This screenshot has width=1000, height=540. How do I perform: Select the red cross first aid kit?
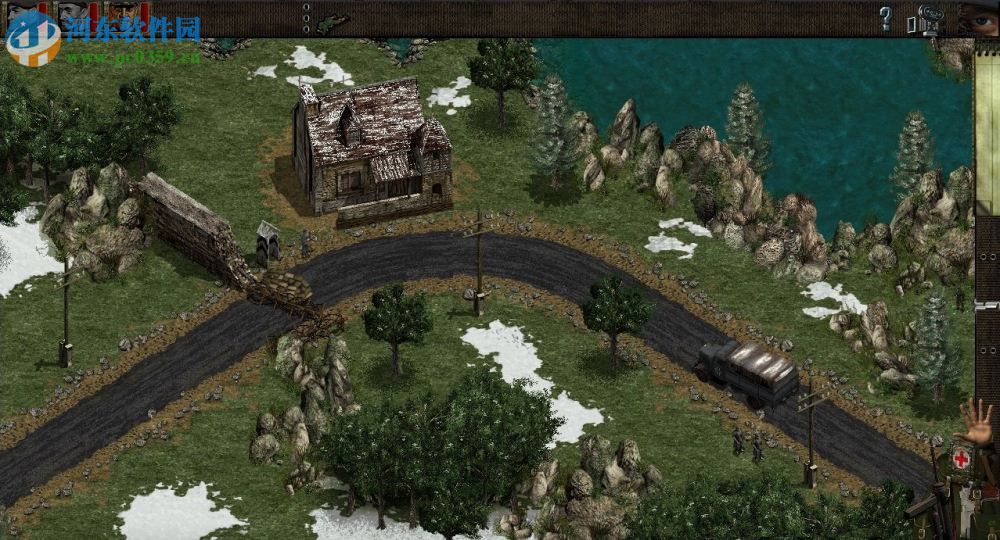[x=961, y=459]
